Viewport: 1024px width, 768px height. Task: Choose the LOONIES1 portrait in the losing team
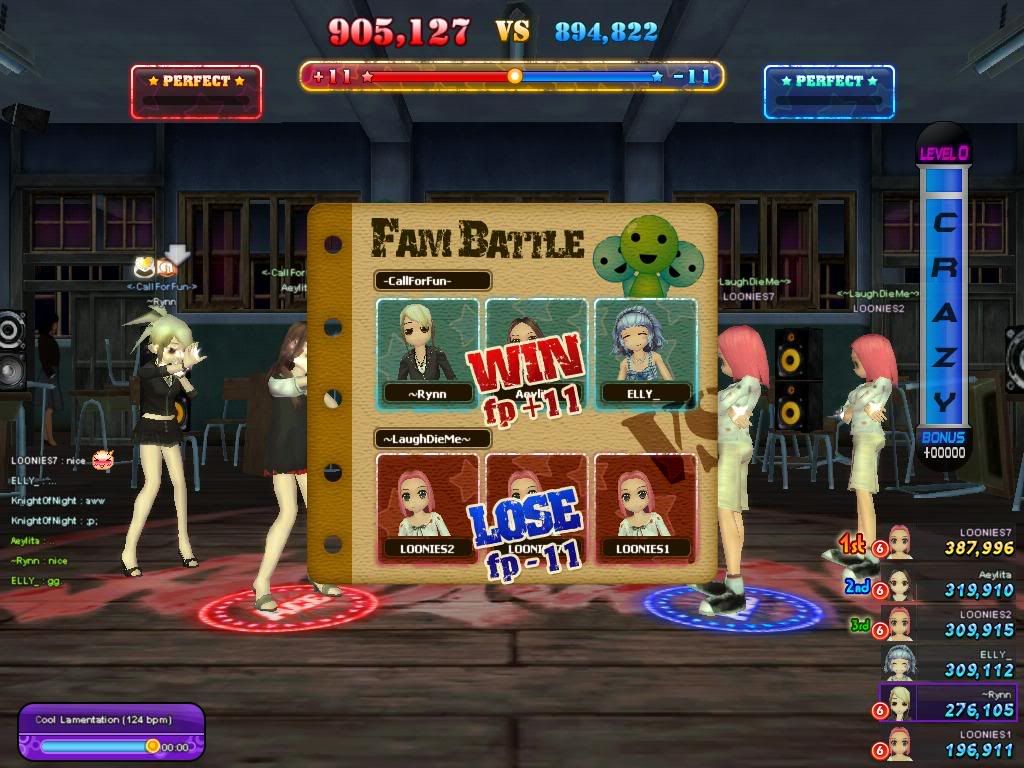(x=645, y=508)
